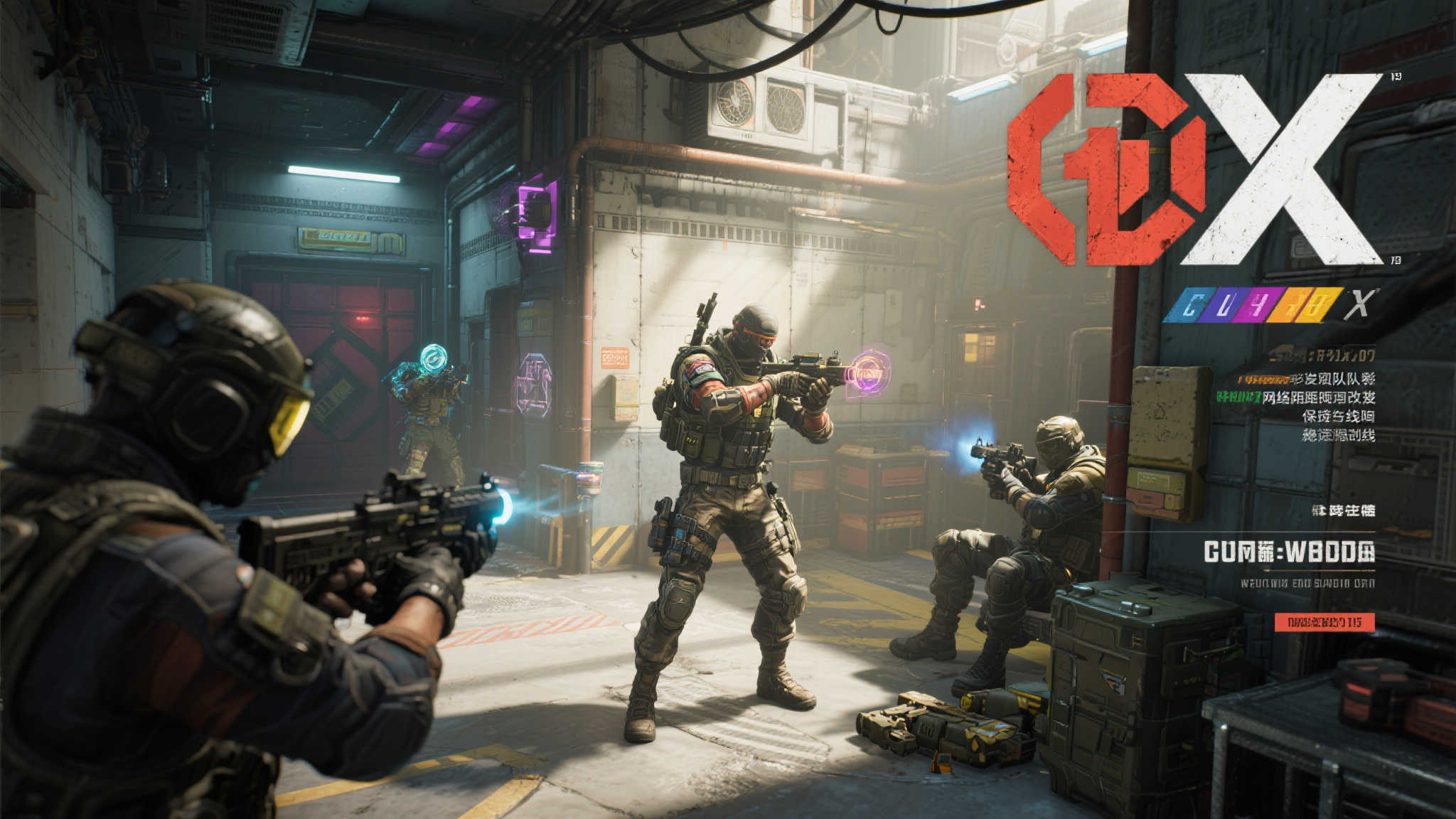Click the large red and white game logo

1194,169
